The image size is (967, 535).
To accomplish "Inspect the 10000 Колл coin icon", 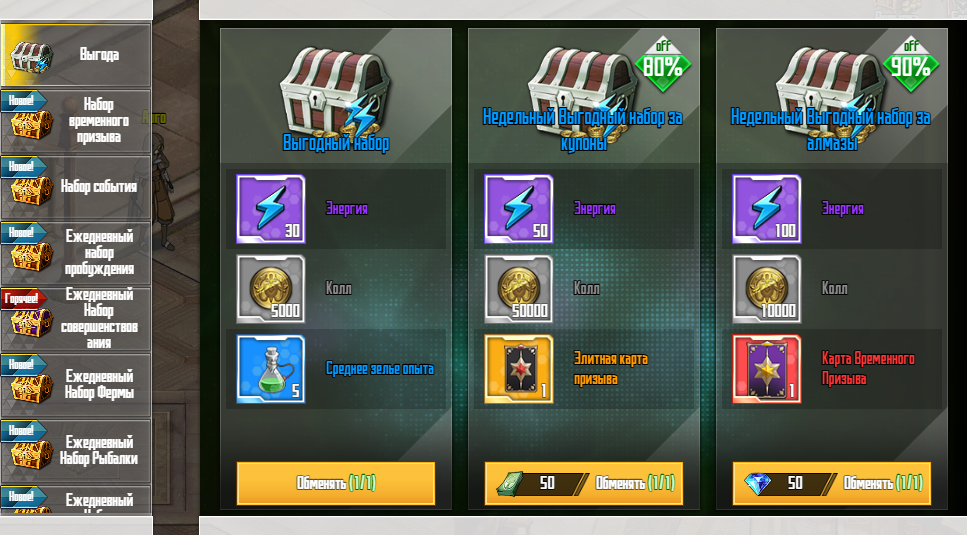I will click(x=766, y=289).
